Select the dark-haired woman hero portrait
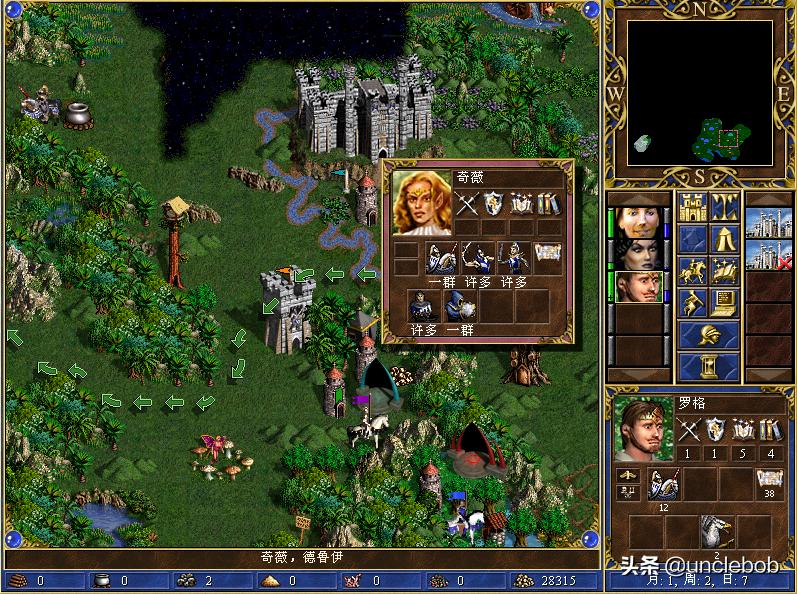Screen dimensions: 797x594 [x=637, y=253]
